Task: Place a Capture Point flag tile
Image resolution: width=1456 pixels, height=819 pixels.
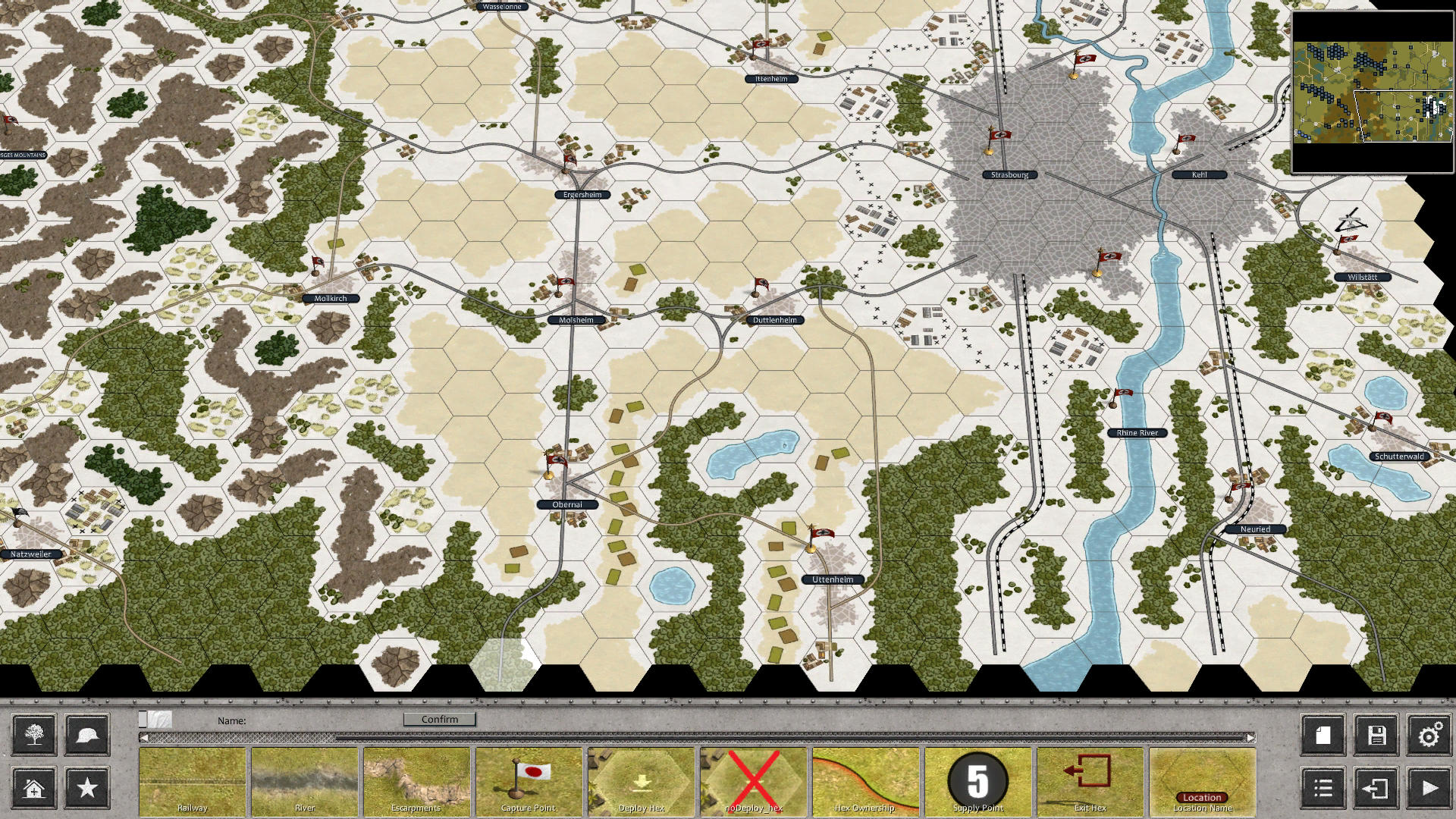Action: 529,781
